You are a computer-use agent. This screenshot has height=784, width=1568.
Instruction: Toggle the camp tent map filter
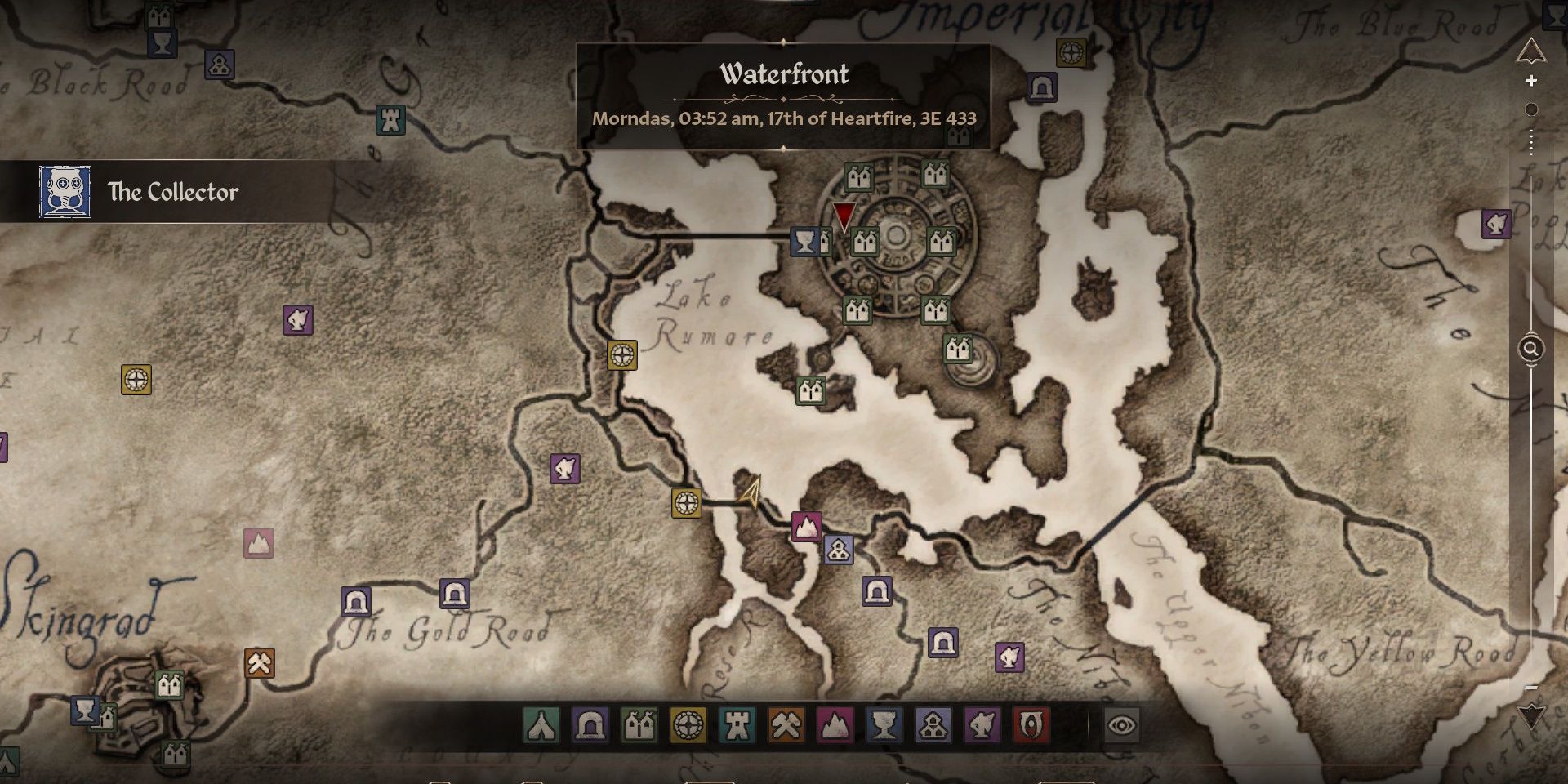(541, 725)
